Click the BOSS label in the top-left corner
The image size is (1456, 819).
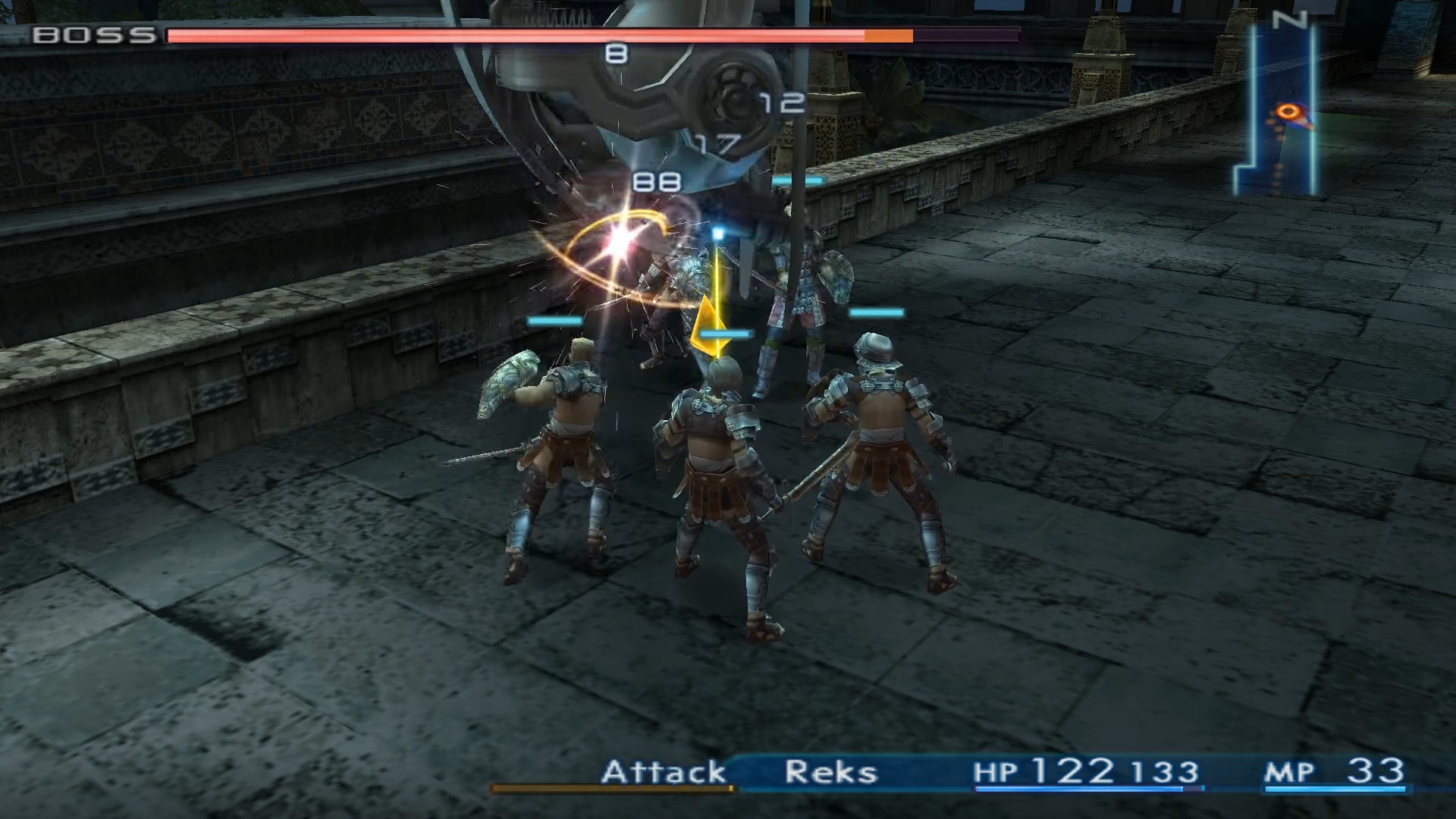point(91,33)
